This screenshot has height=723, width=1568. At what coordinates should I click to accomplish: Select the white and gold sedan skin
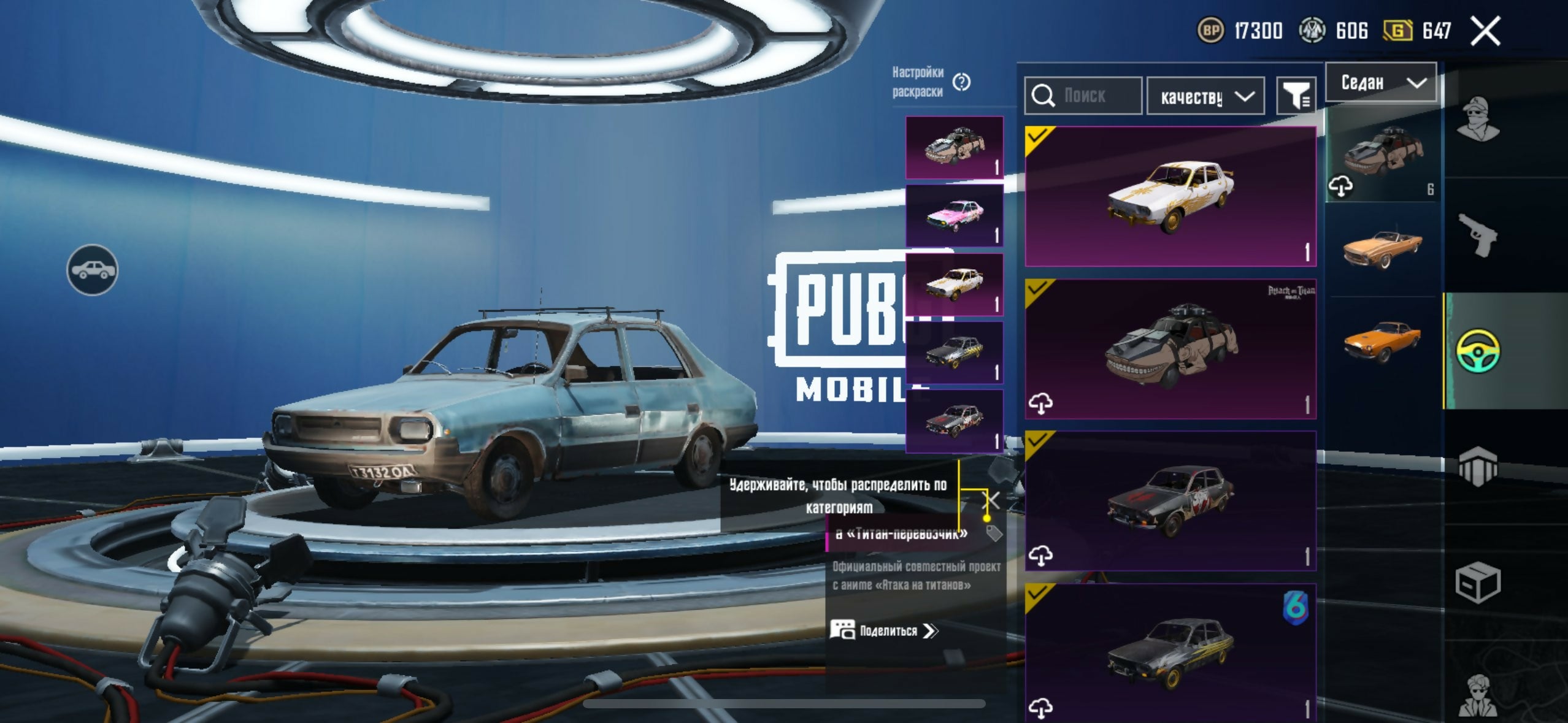point(1170,196)
